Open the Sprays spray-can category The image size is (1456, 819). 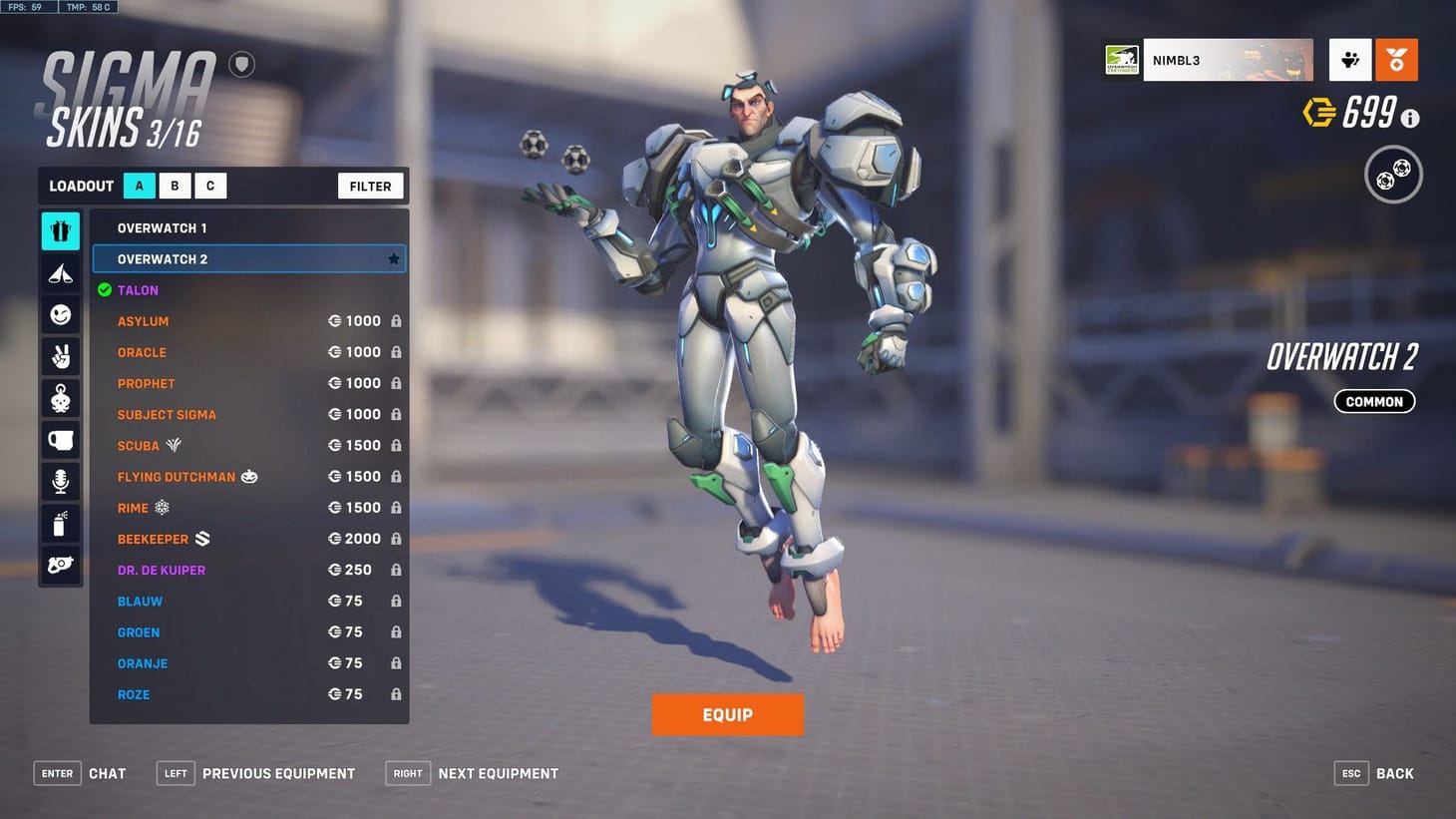[x=60, y=524]
